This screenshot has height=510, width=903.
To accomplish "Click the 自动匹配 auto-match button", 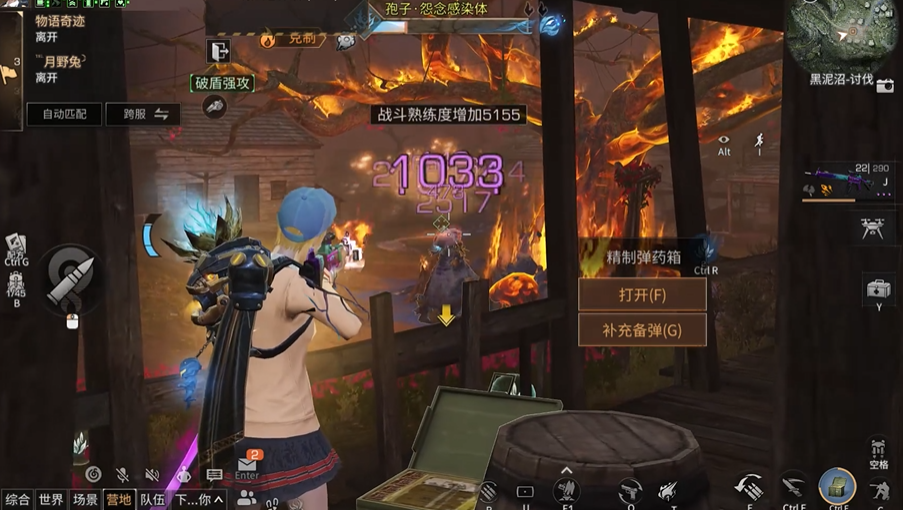I will [65, 114].
